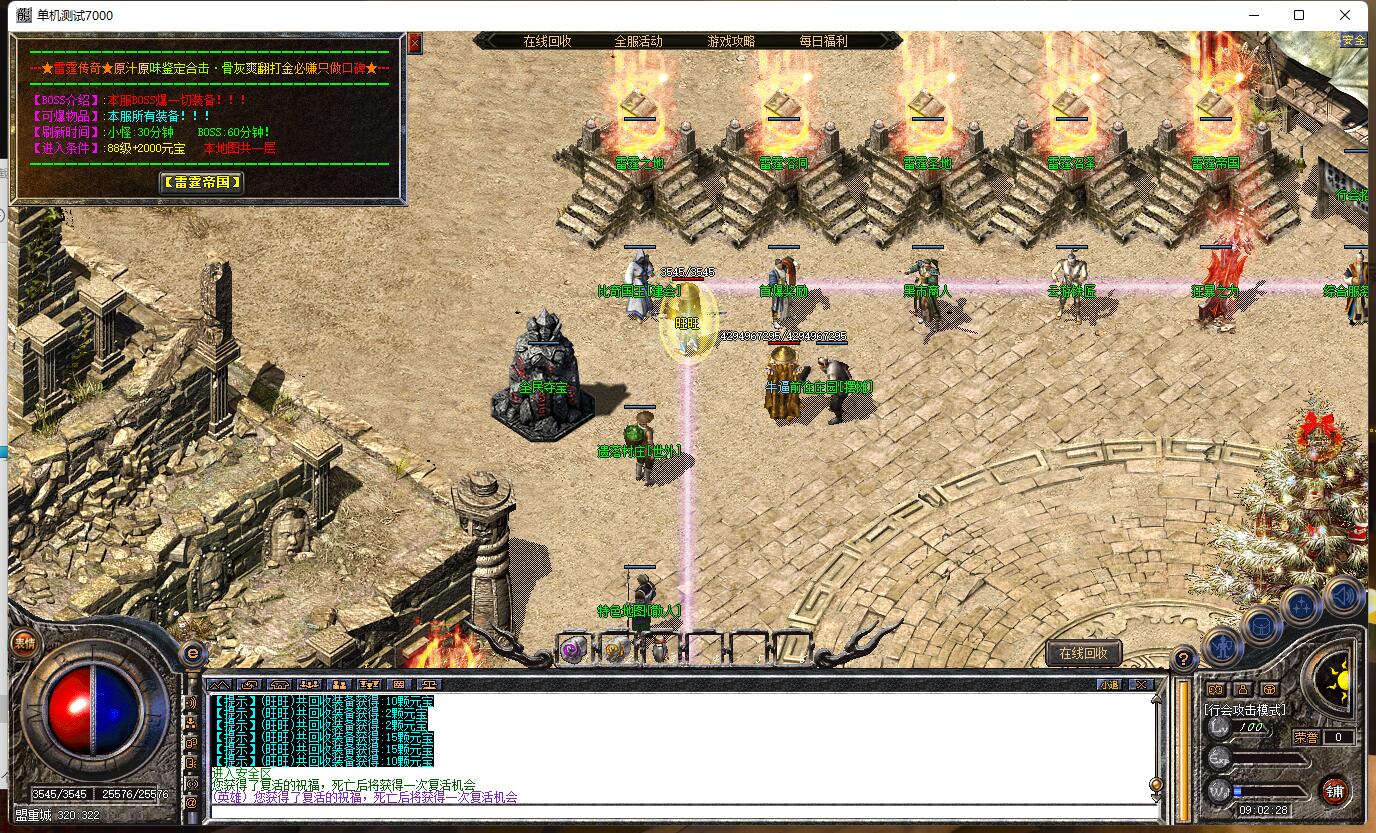Open the 在线回收 top menu entry
This screenshot has height=833, width=1376.
pos(547,41)
